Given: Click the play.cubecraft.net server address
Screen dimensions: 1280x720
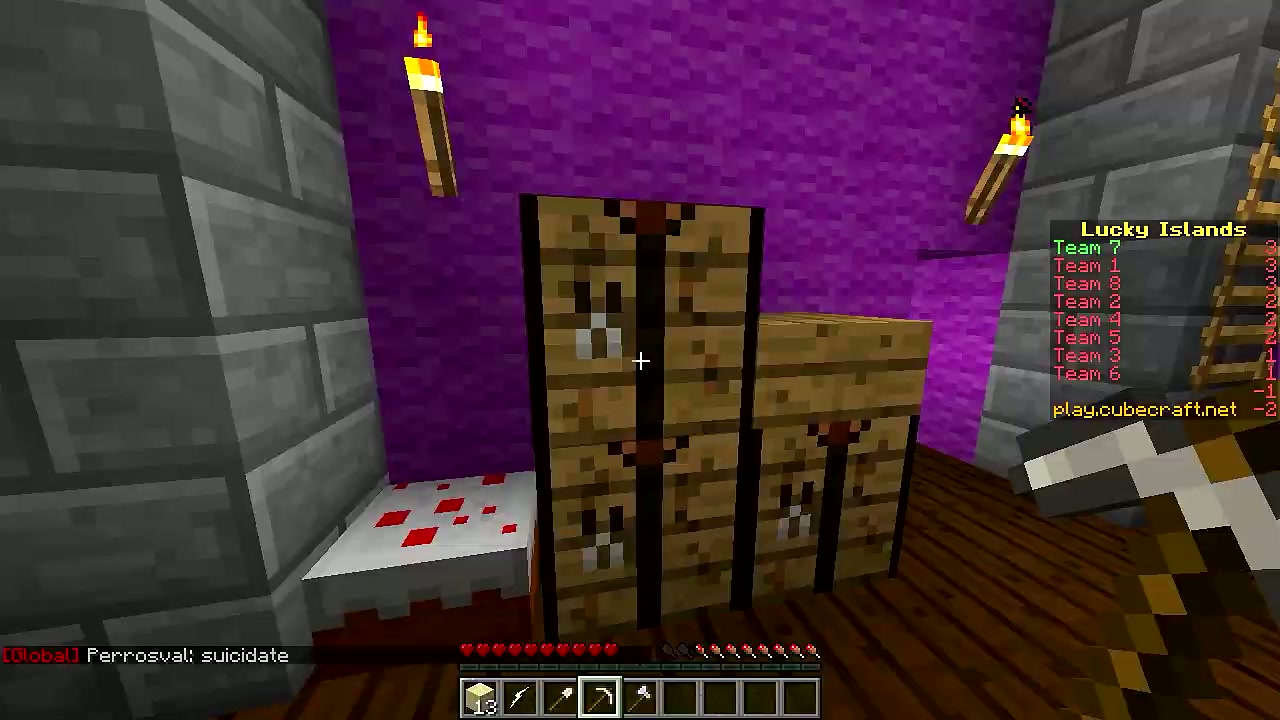Looking at the screenshot, I should [x=1145, y=409].
